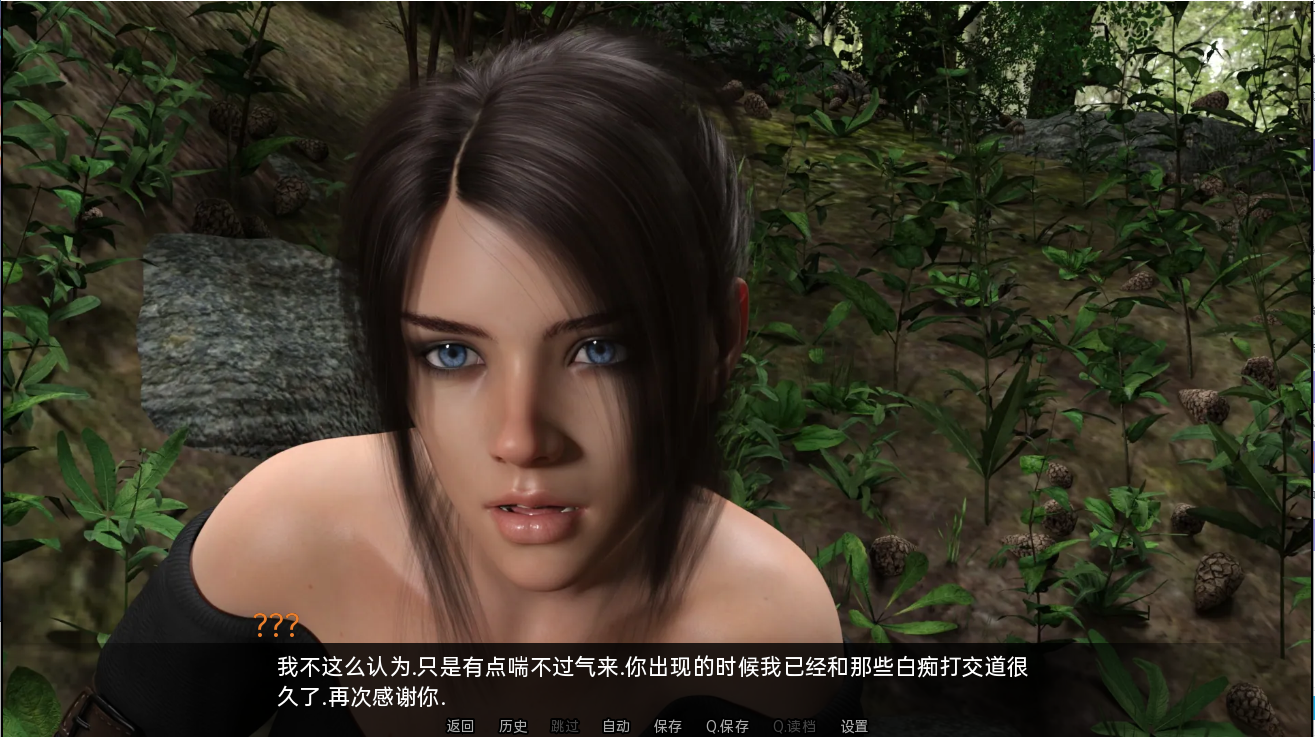Activate skip mode with the 跳过 control

(565, 727)
